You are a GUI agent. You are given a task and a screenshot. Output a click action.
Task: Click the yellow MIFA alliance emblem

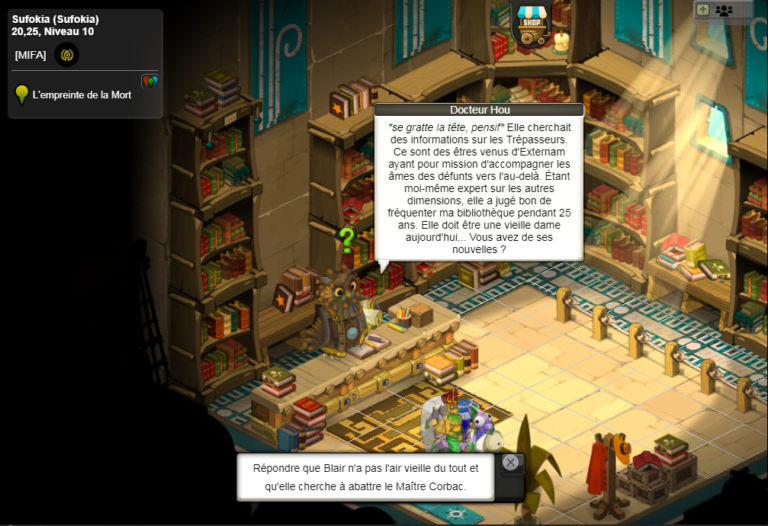[x=67, y=55]
